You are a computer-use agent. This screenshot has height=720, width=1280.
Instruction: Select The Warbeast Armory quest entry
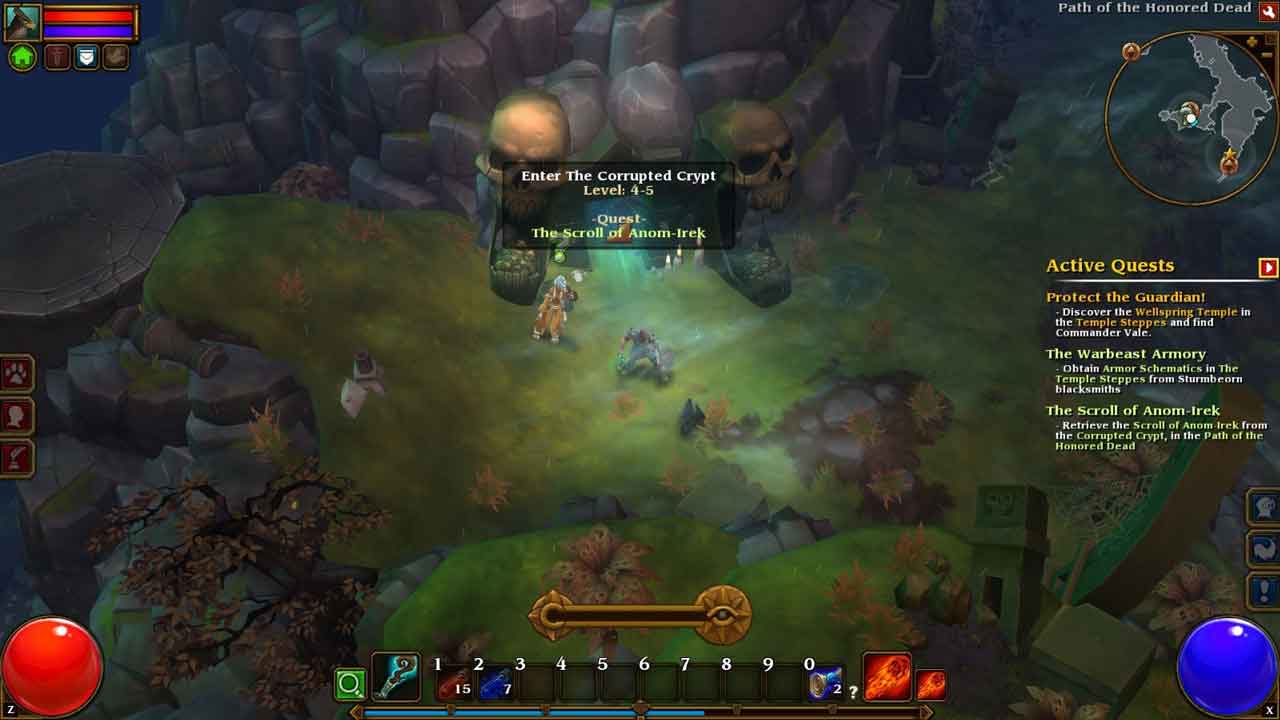[x=1125, y=354]
